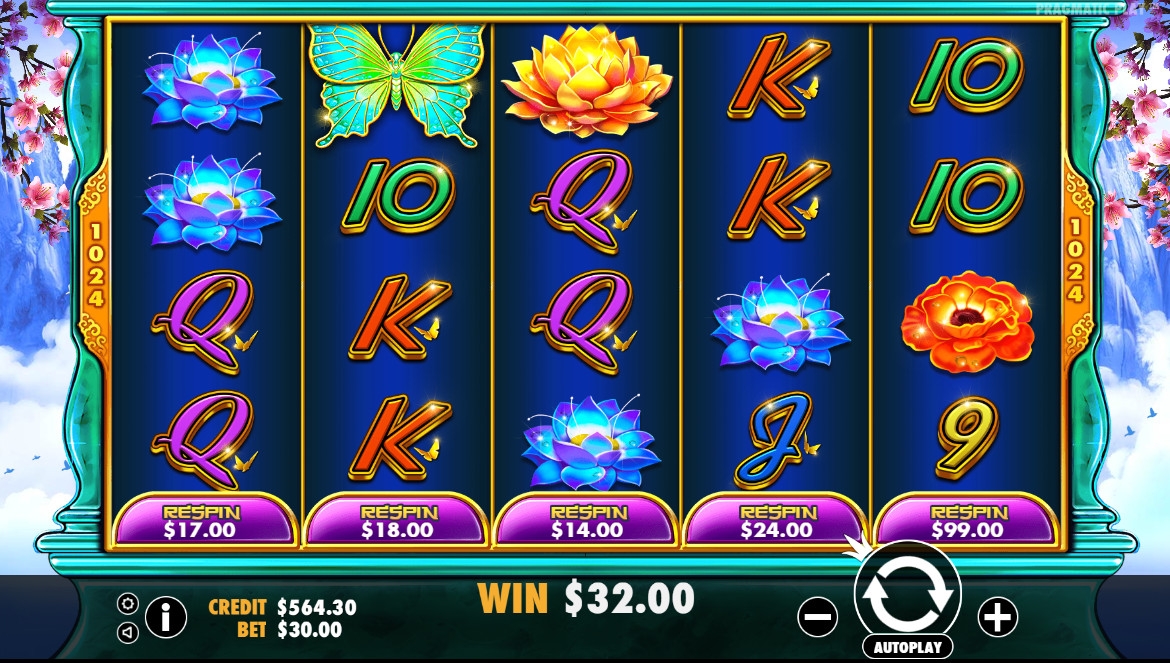Toggle sound with the speaker icon

click(x=128, y=632)
